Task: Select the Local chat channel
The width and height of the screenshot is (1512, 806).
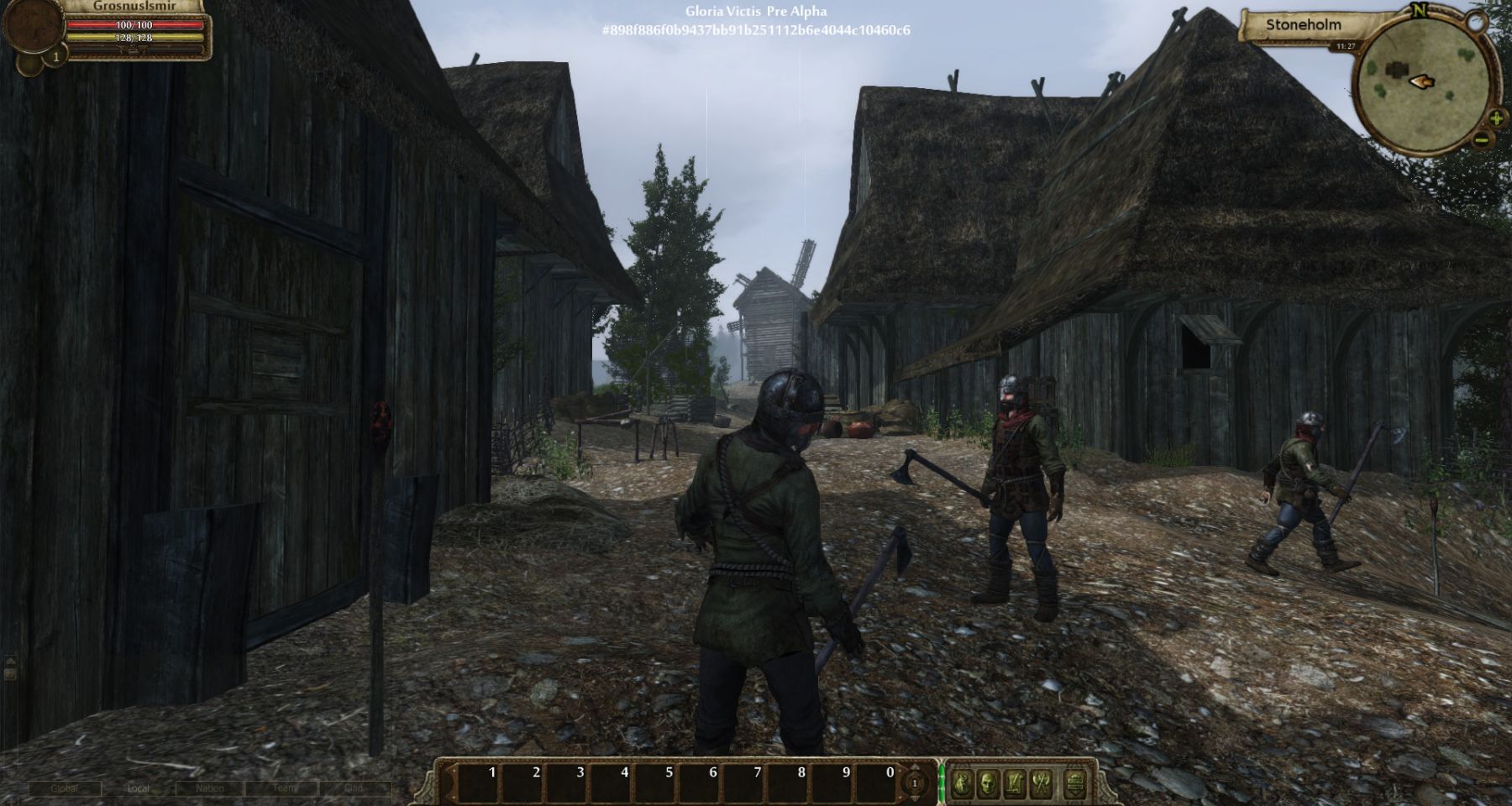Action: (138, 788)
